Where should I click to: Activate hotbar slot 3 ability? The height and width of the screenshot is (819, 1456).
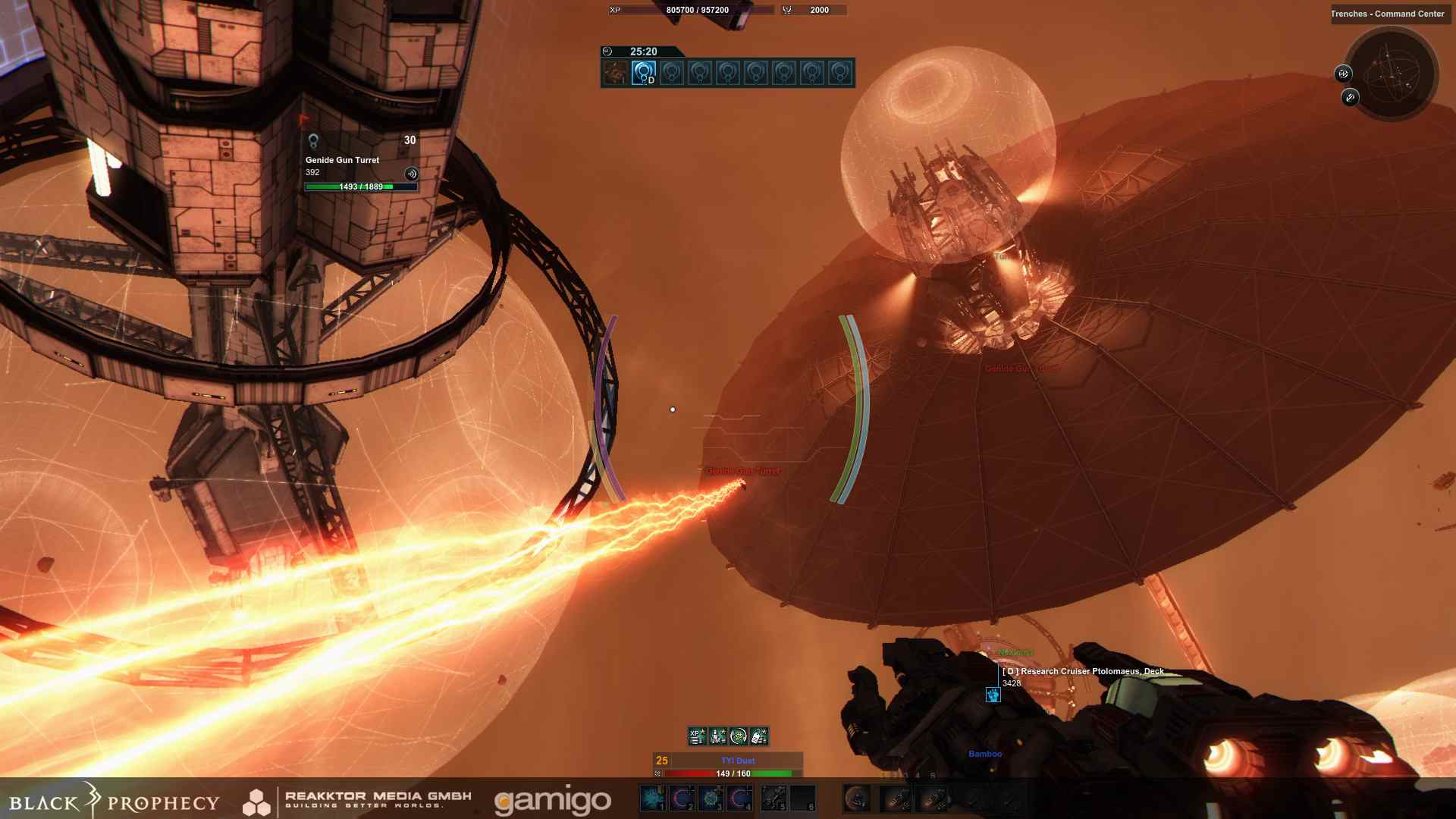click(711, 798)
